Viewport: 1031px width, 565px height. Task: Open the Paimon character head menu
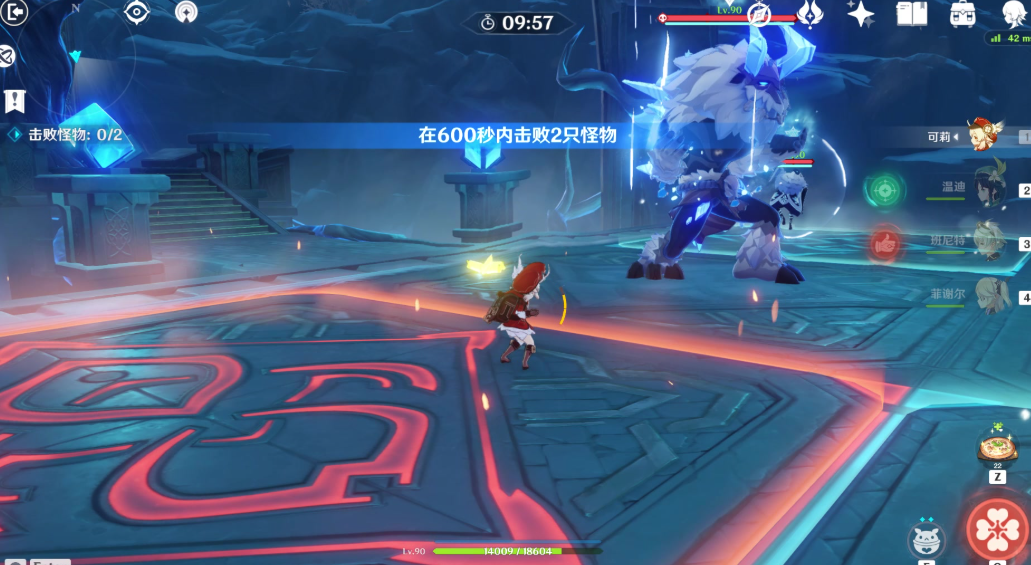[x=1013, y=13]
